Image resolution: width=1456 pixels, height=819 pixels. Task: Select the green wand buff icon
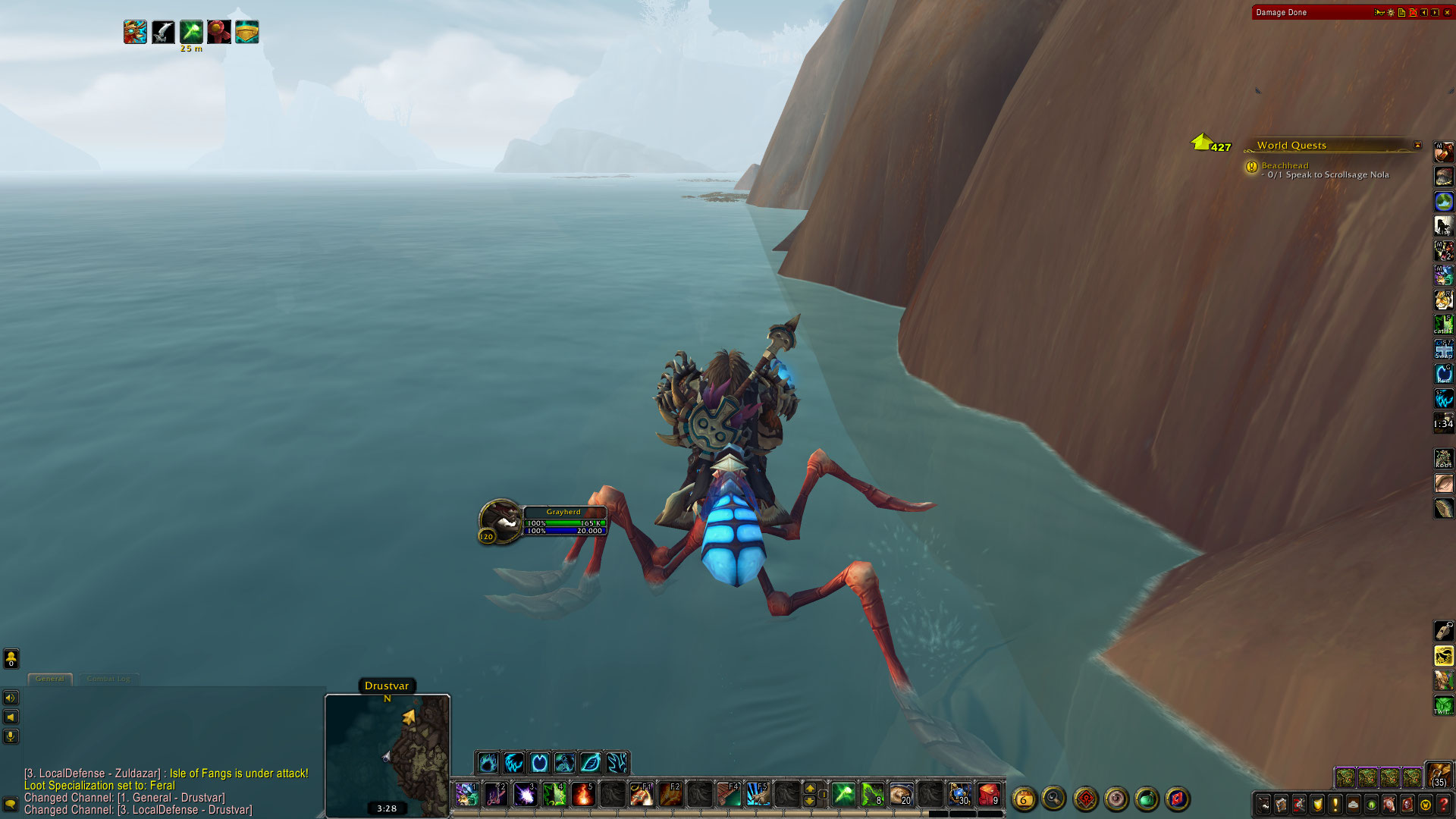tap(191, 32)
